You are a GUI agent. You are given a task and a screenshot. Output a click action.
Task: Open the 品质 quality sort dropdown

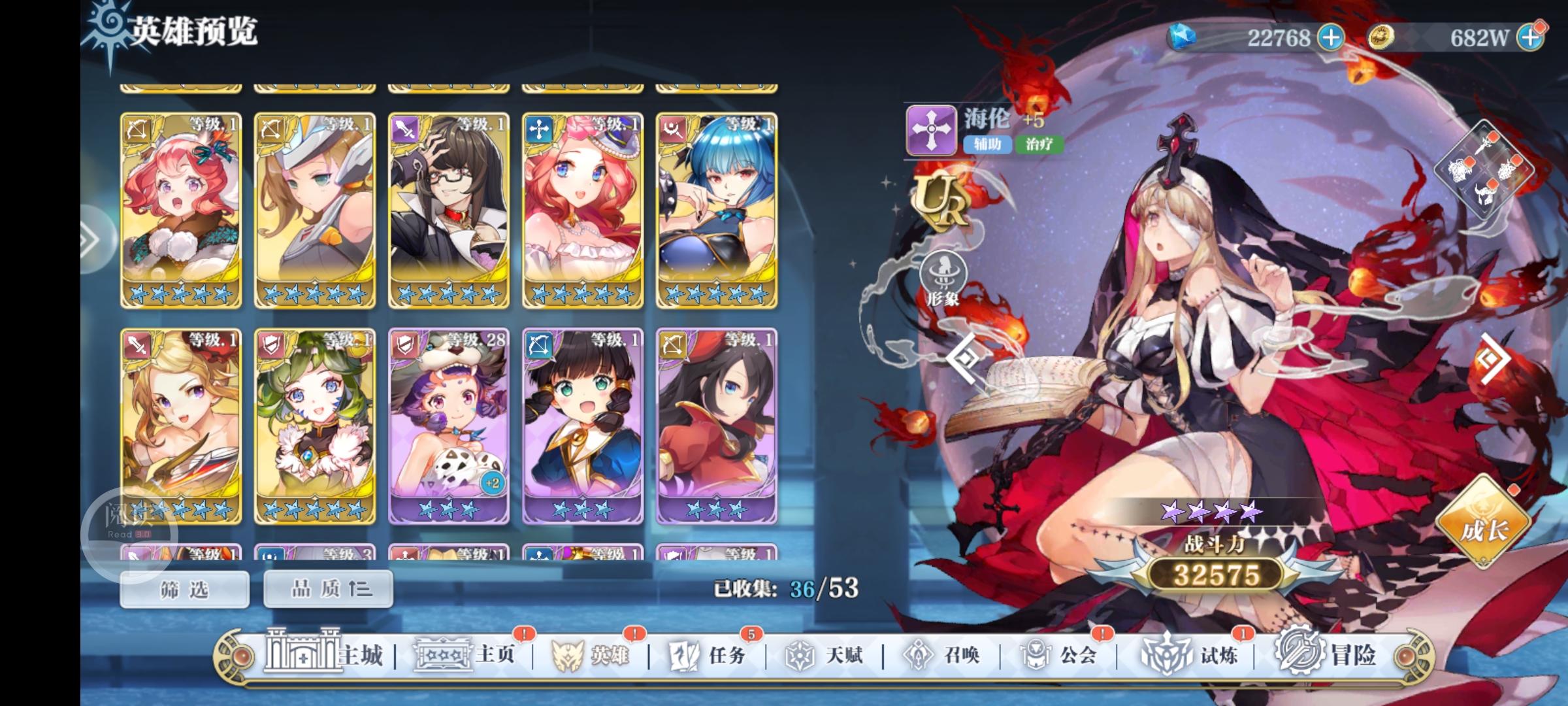(325, 588)
